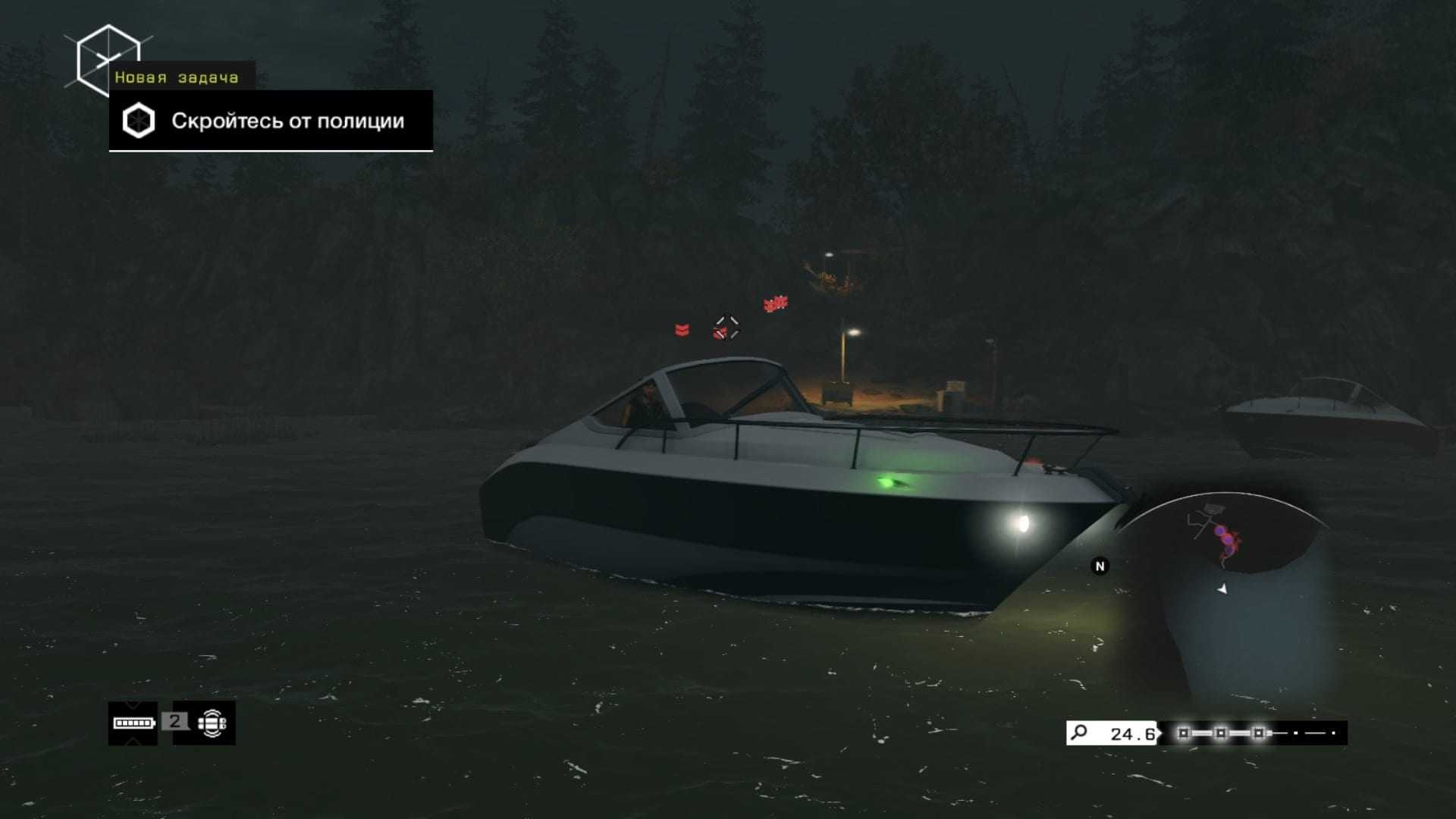This screenshot has height=819, width=1456.
Task: Click the phone battery icon
Action: (133, 723)
